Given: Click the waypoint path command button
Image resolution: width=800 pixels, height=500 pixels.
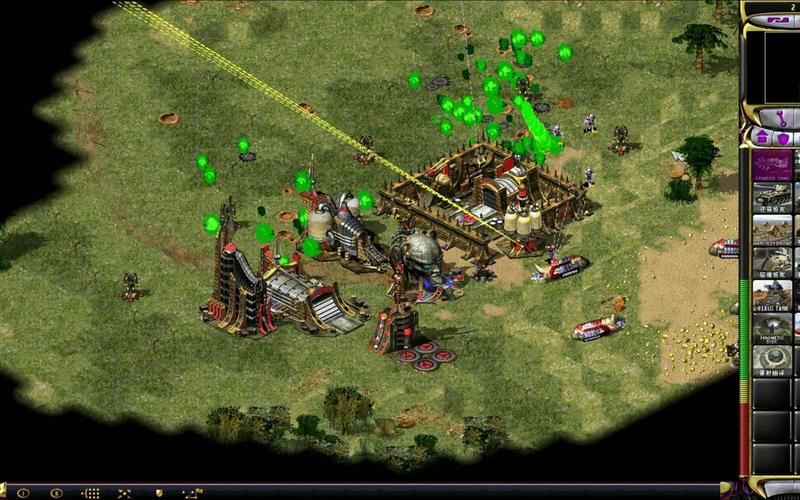Looking at the screenshot, I should 190,493.
